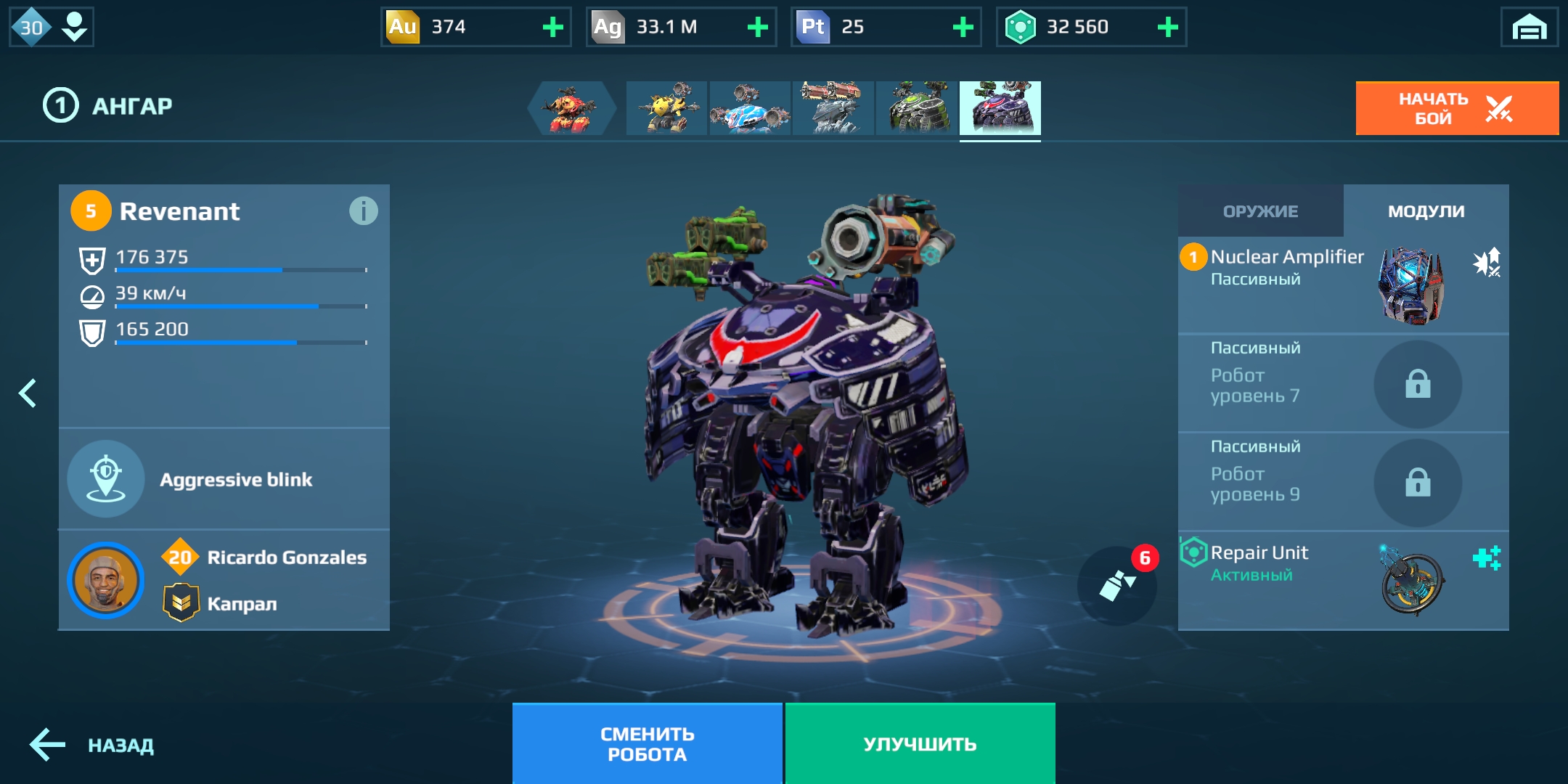Viewport: 1568px width, 784px height.
Task: Click the СМЕНИТЬ РОБОТА button
Action: pyautogui.click(x=647, y=744)
